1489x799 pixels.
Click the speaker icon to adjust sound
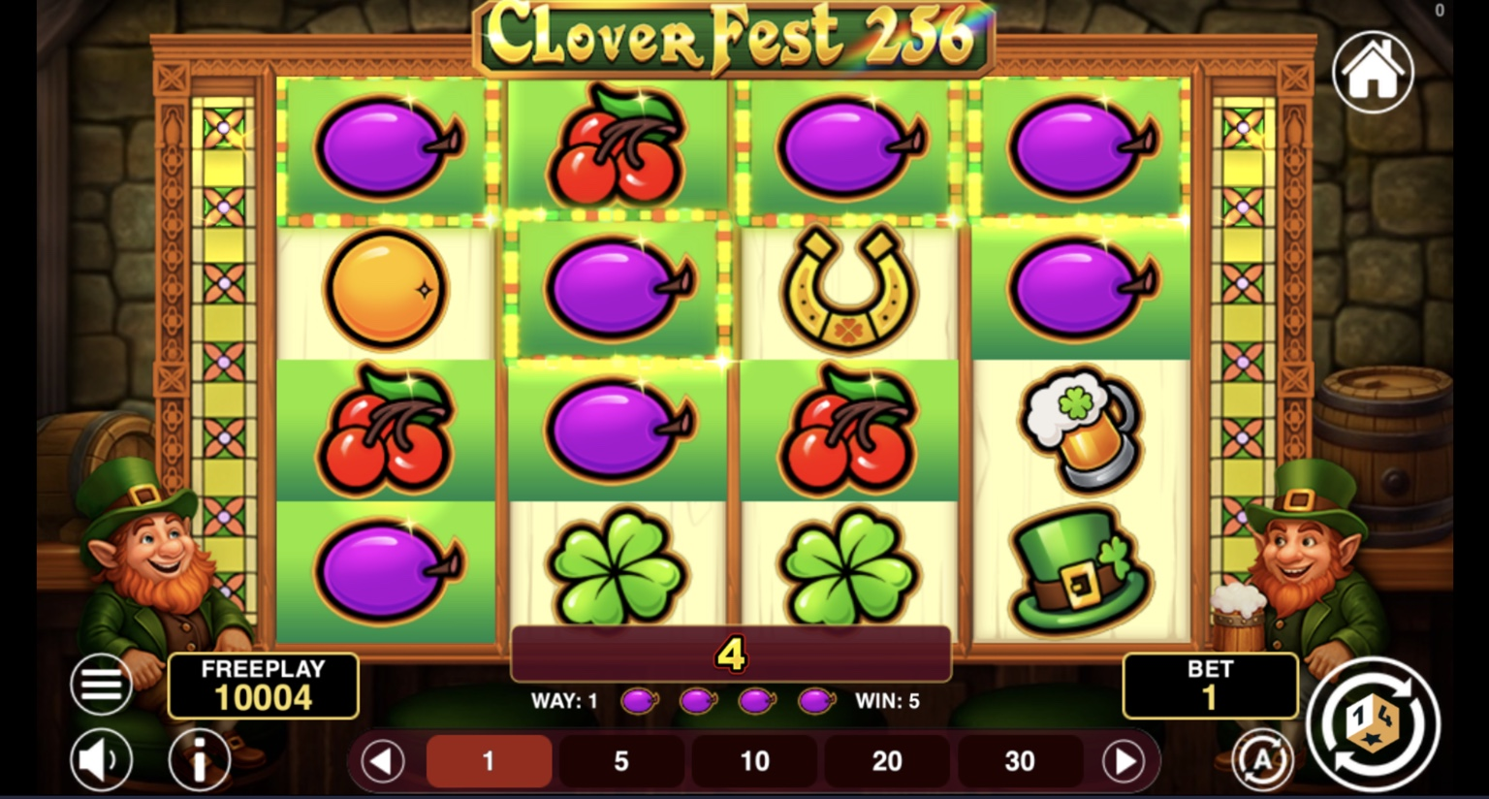tap(100, 760)
